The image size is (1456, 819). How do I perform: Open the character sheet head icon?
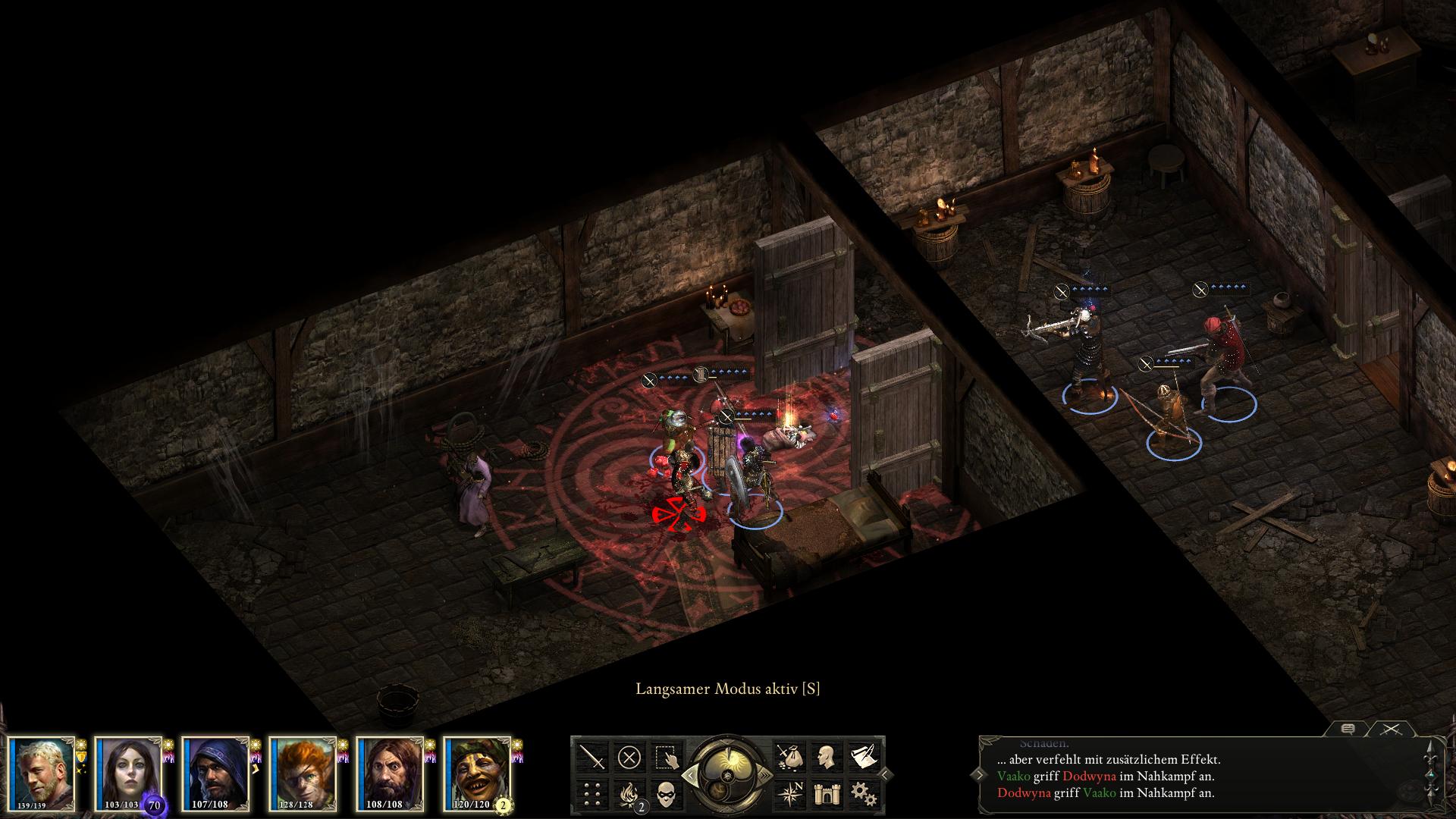coord(825,757)
